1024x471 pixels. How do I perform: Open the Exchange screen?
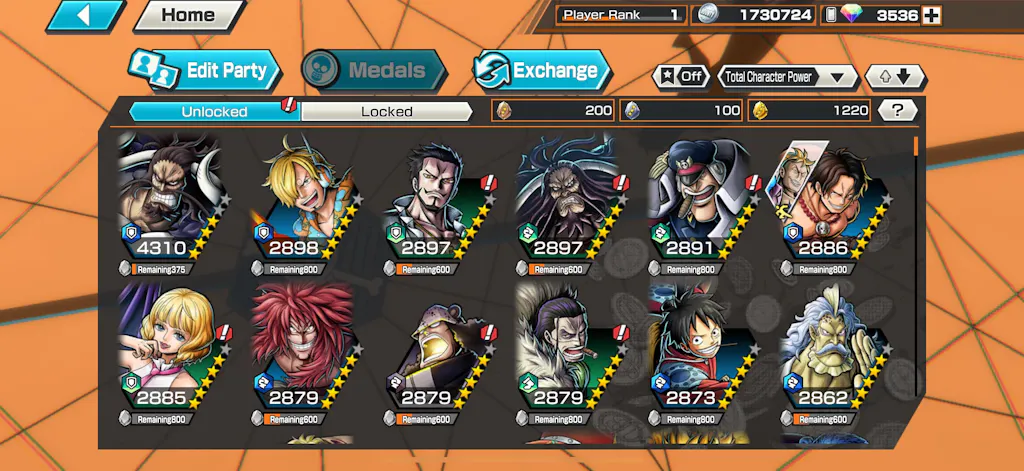point(541,70)
